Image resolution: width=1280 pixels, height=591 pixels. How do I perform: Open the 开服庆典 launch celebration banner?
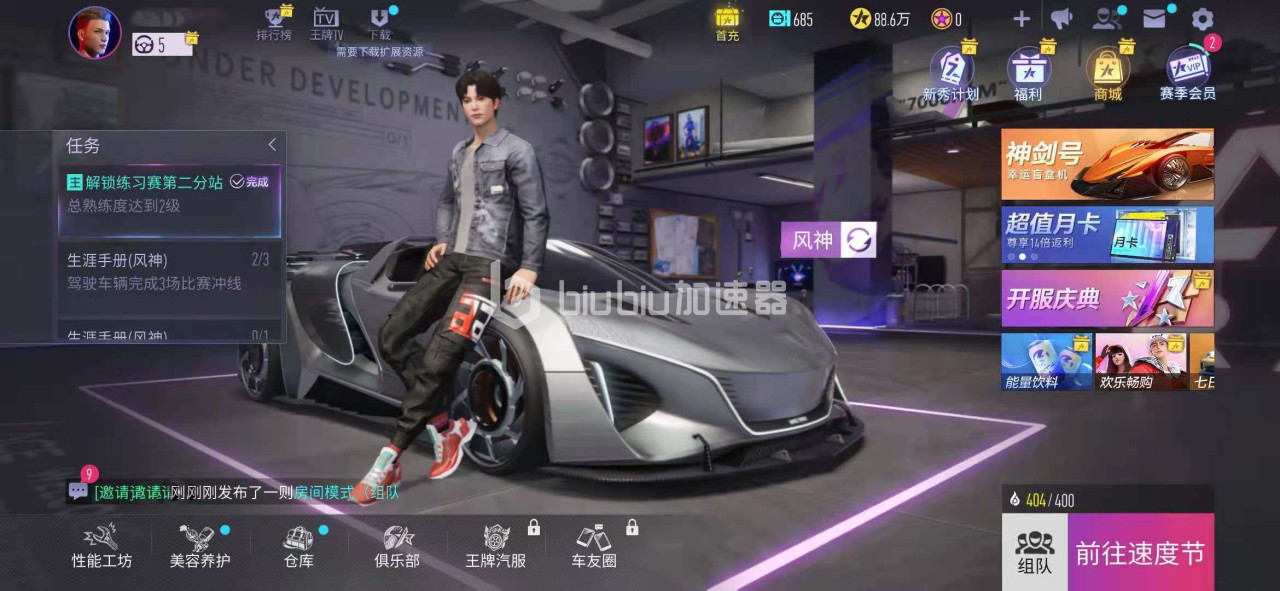tap(1107, 298)
